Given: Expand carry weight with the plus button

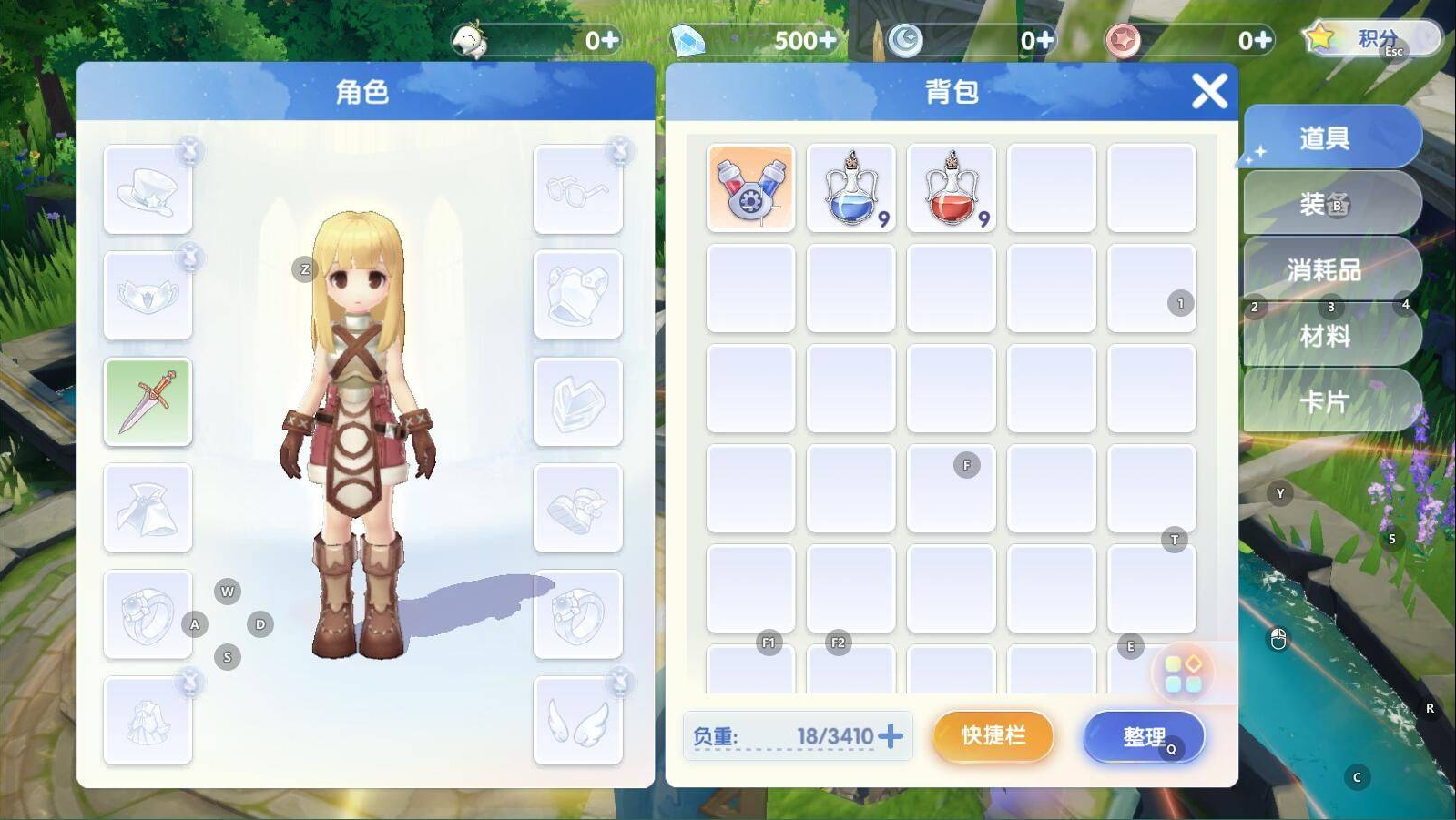Looking at the screenshot, I should [891, 735].
